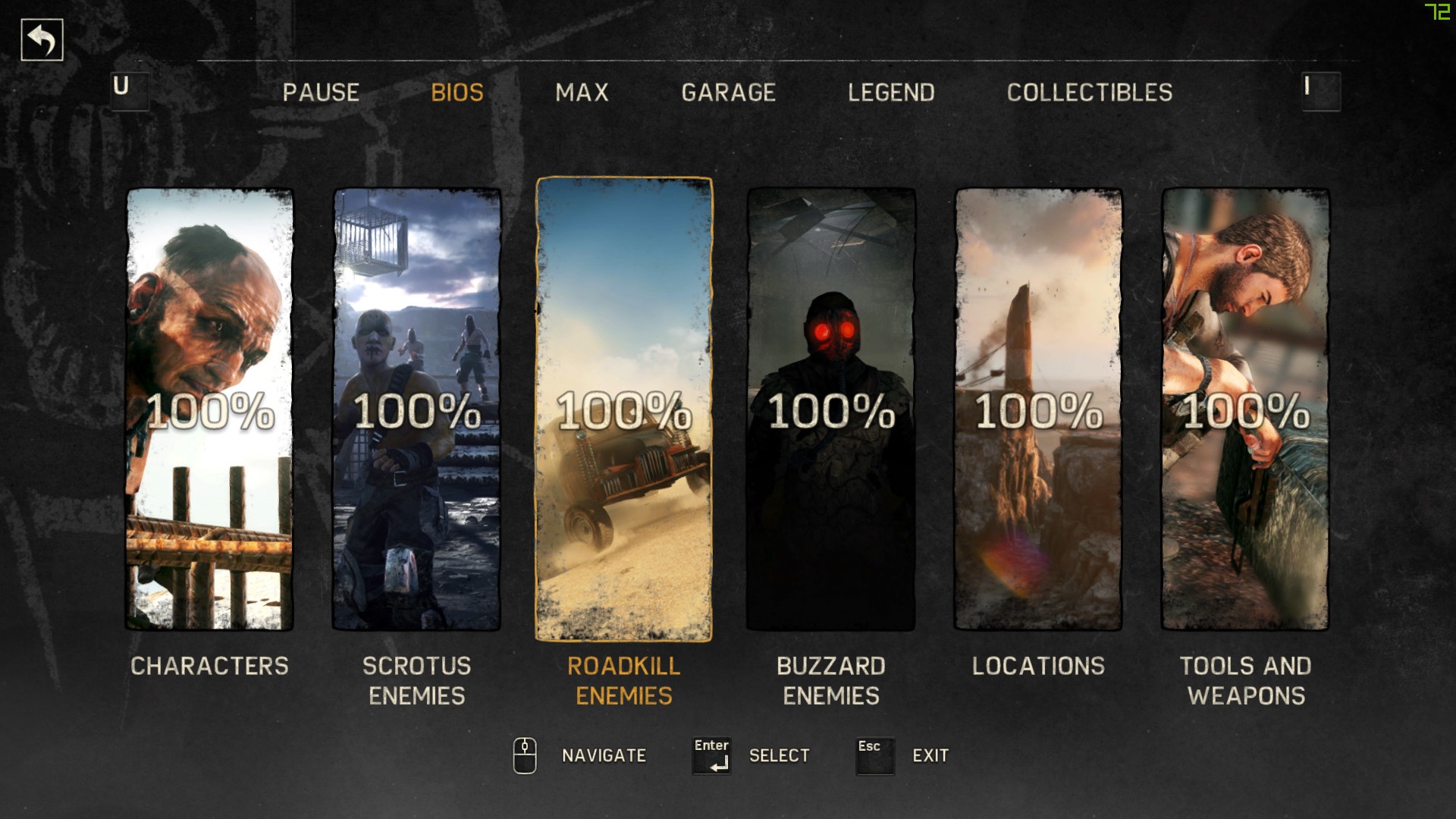Switch to the Pause tab
The image size is (1456, 819).
[x=321, y=93]
